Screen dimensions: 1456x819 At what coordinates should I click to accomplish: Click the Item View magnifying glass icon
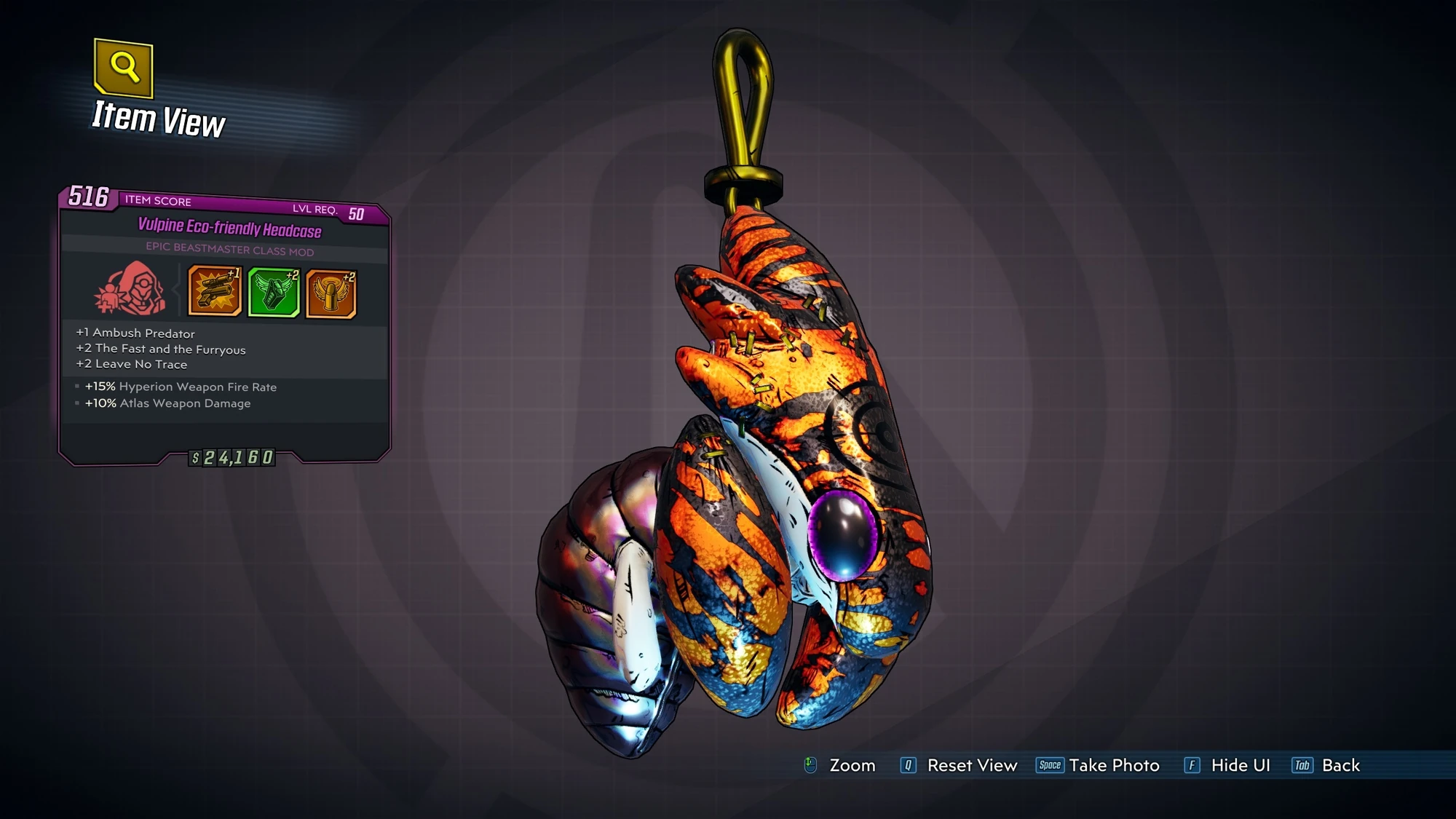[125, 68]
